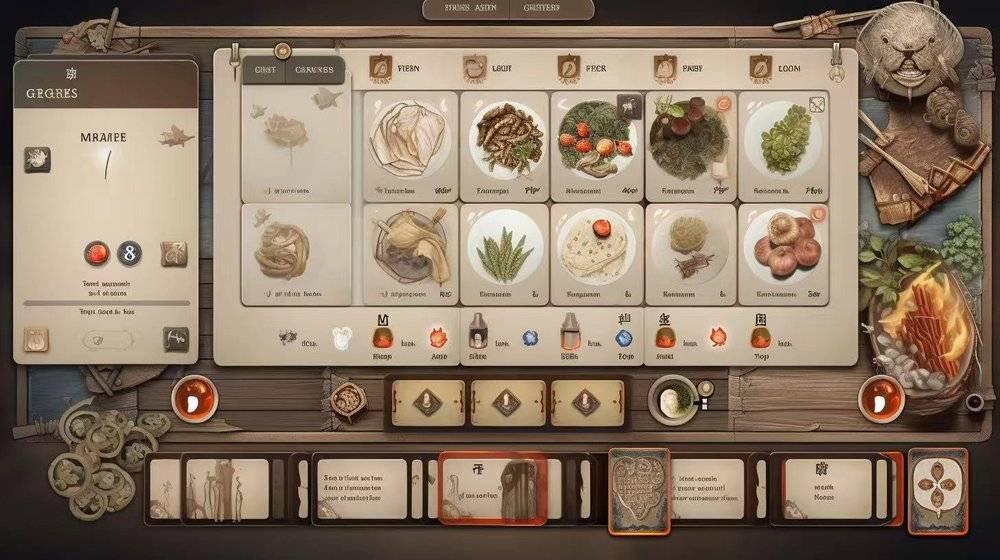The height and width of the screenshot is (560, 1000).
Task: Click the wooden crate icon beside the slots
Action: tap(349, 399)
